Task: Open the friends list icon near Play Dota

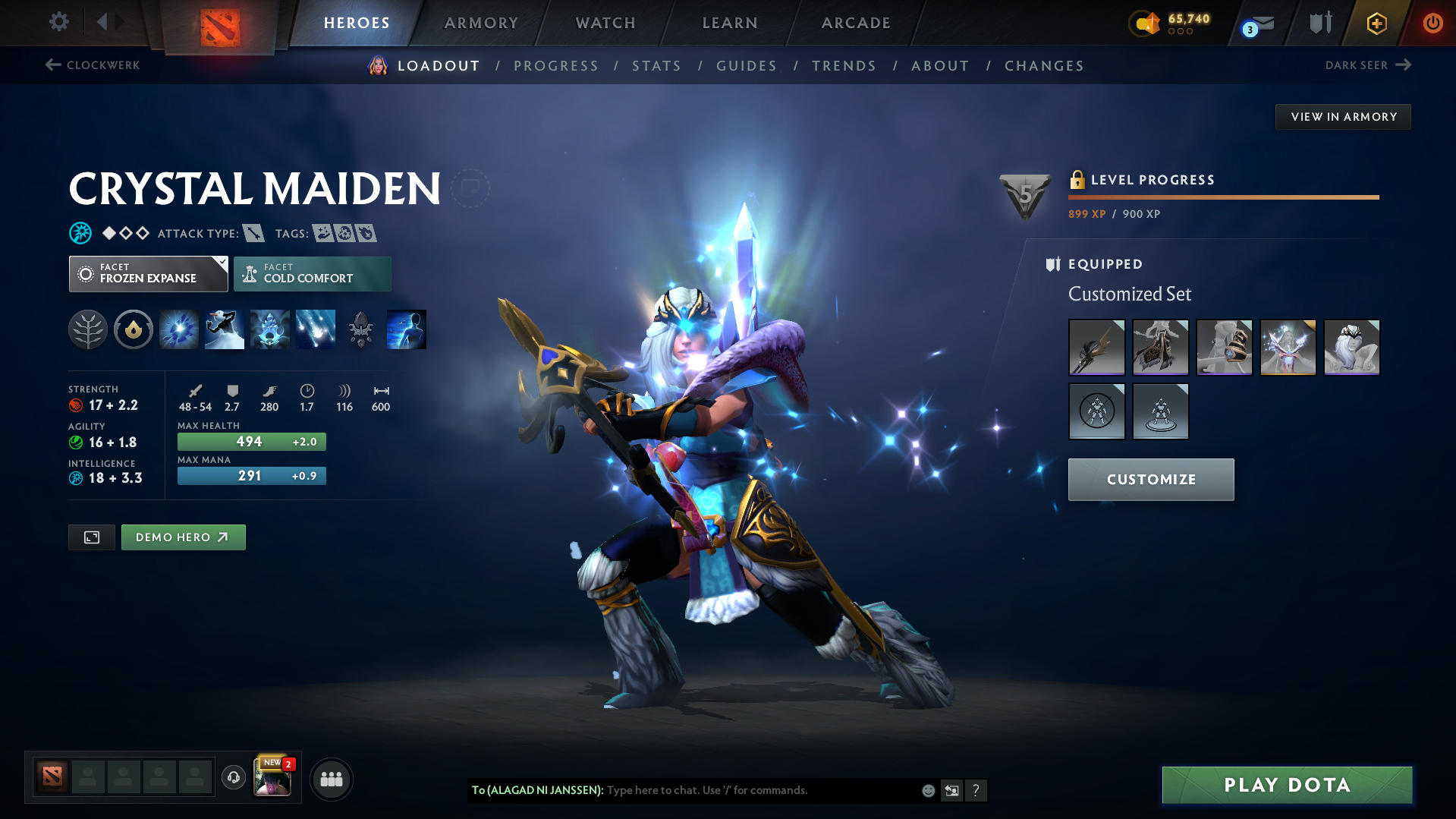Action: 332,779
